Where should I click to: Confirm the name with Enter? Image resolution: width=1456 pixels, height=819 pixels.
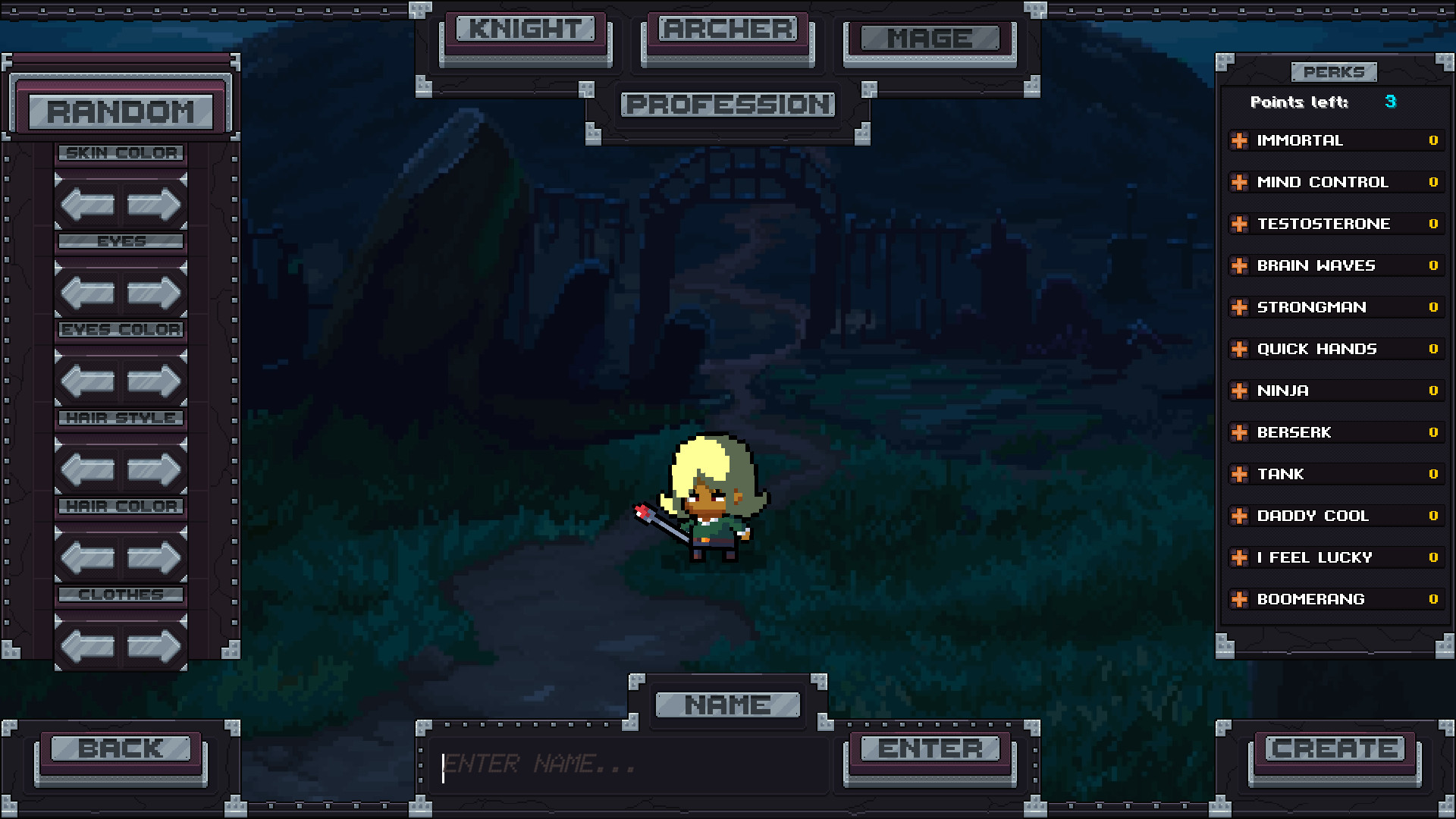coord(931,749)
